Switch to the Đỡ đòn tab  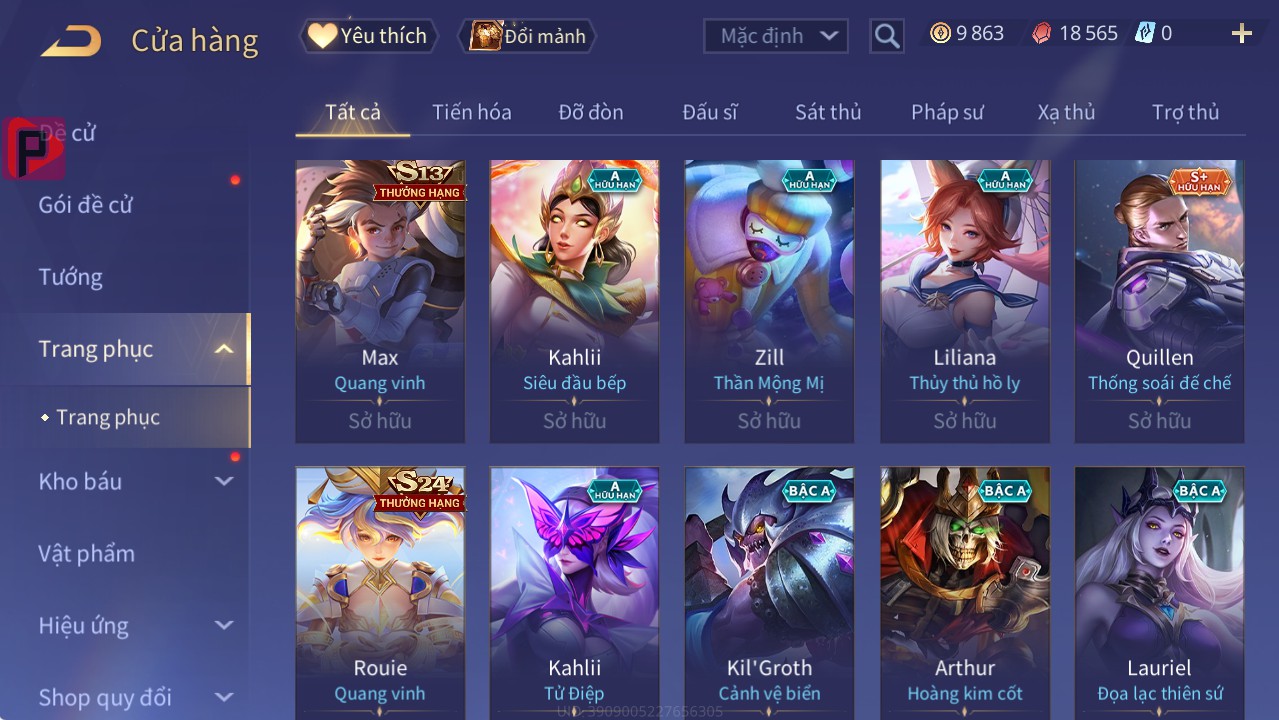590,112
